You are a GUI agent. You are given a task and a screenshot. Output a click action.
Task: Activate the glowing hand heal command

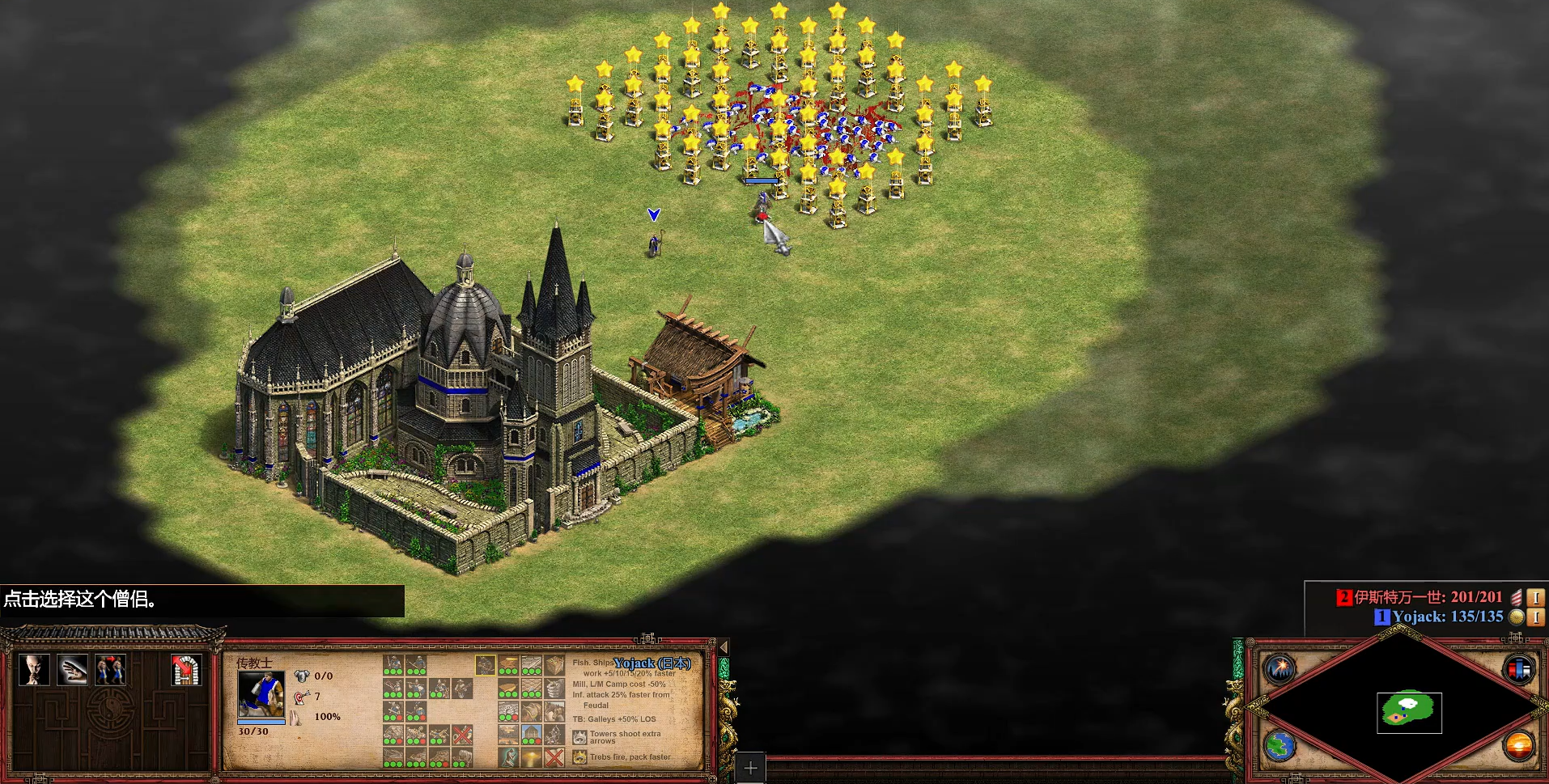[x=72, y=670]
